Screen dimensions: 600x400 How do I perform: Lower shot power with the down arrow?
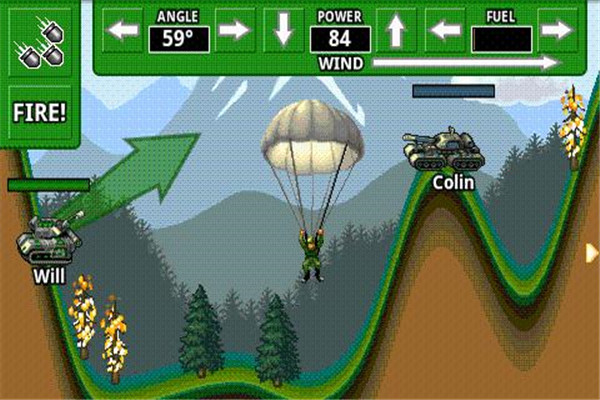(x=284, y=31)
